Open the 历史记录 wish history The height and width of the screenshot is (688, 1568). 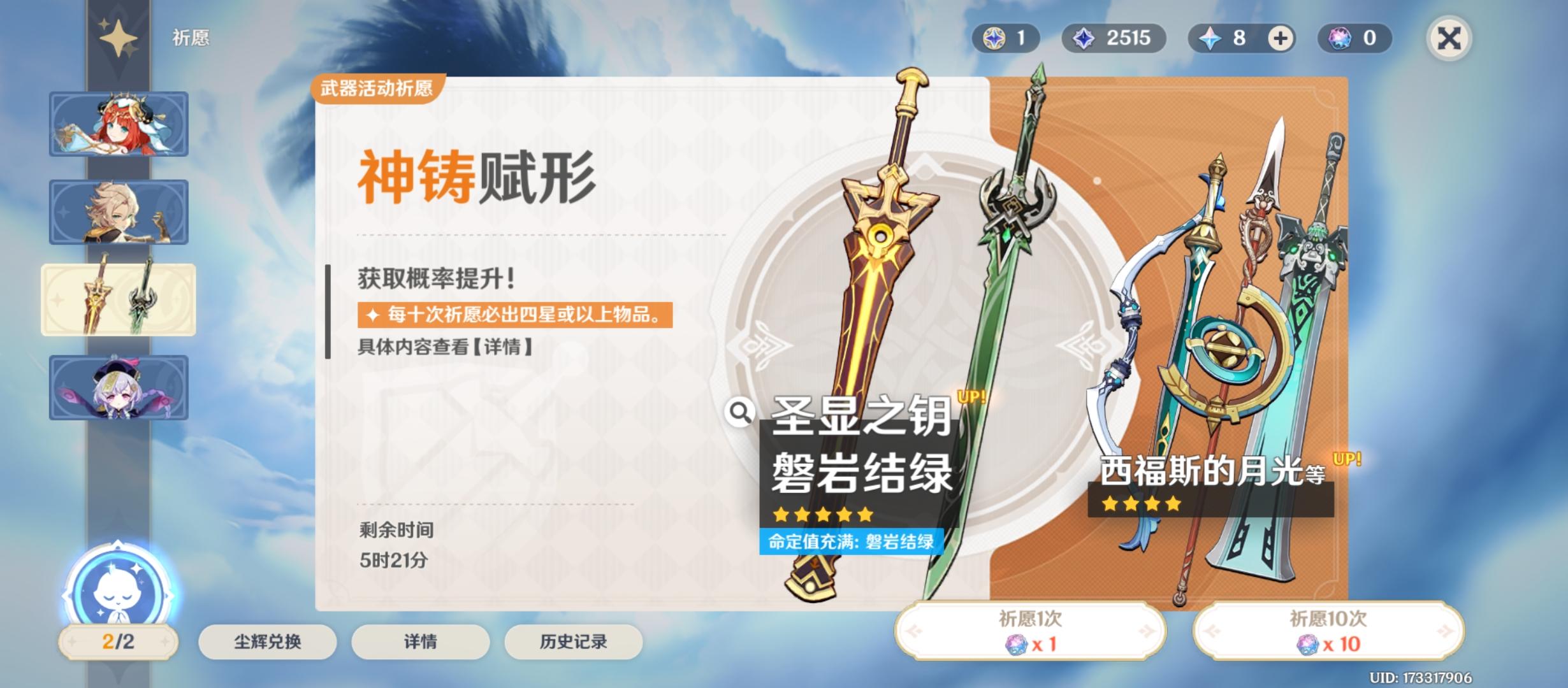point(571,643)
